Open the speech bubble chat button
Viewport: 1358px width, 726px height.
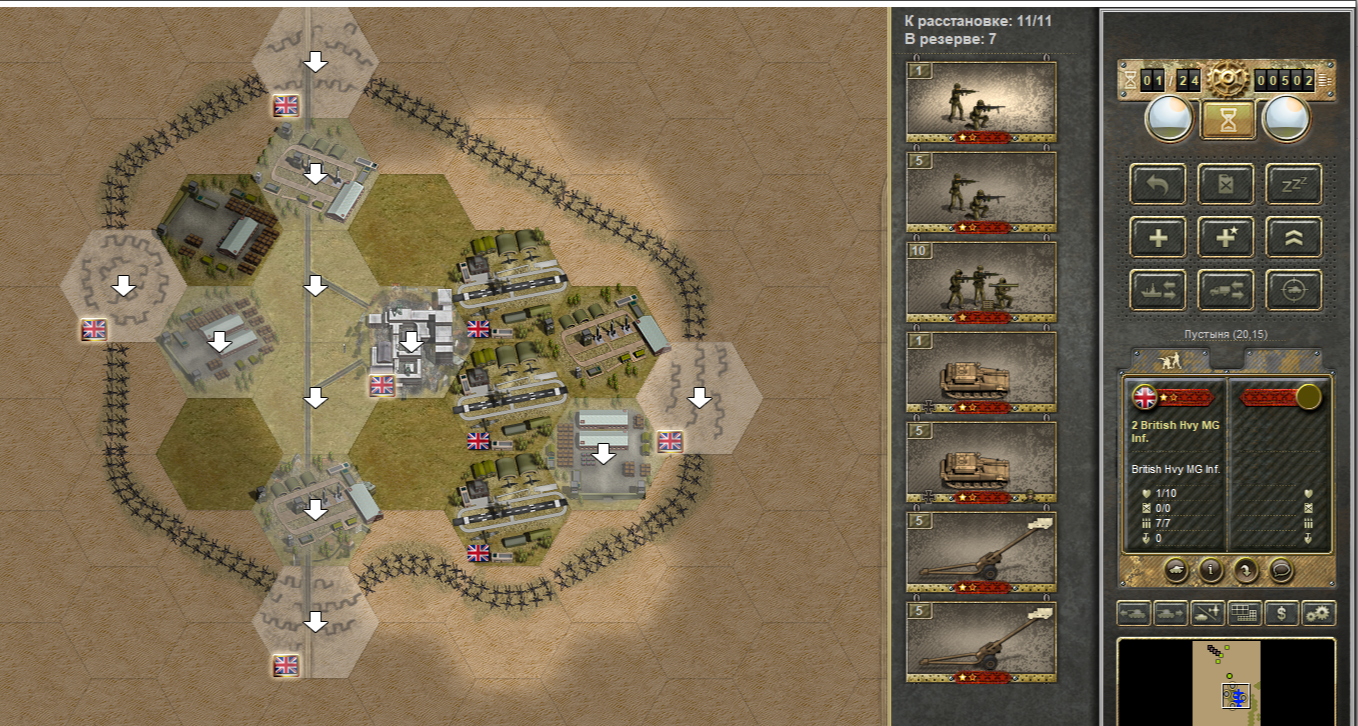coord(1281,570)
